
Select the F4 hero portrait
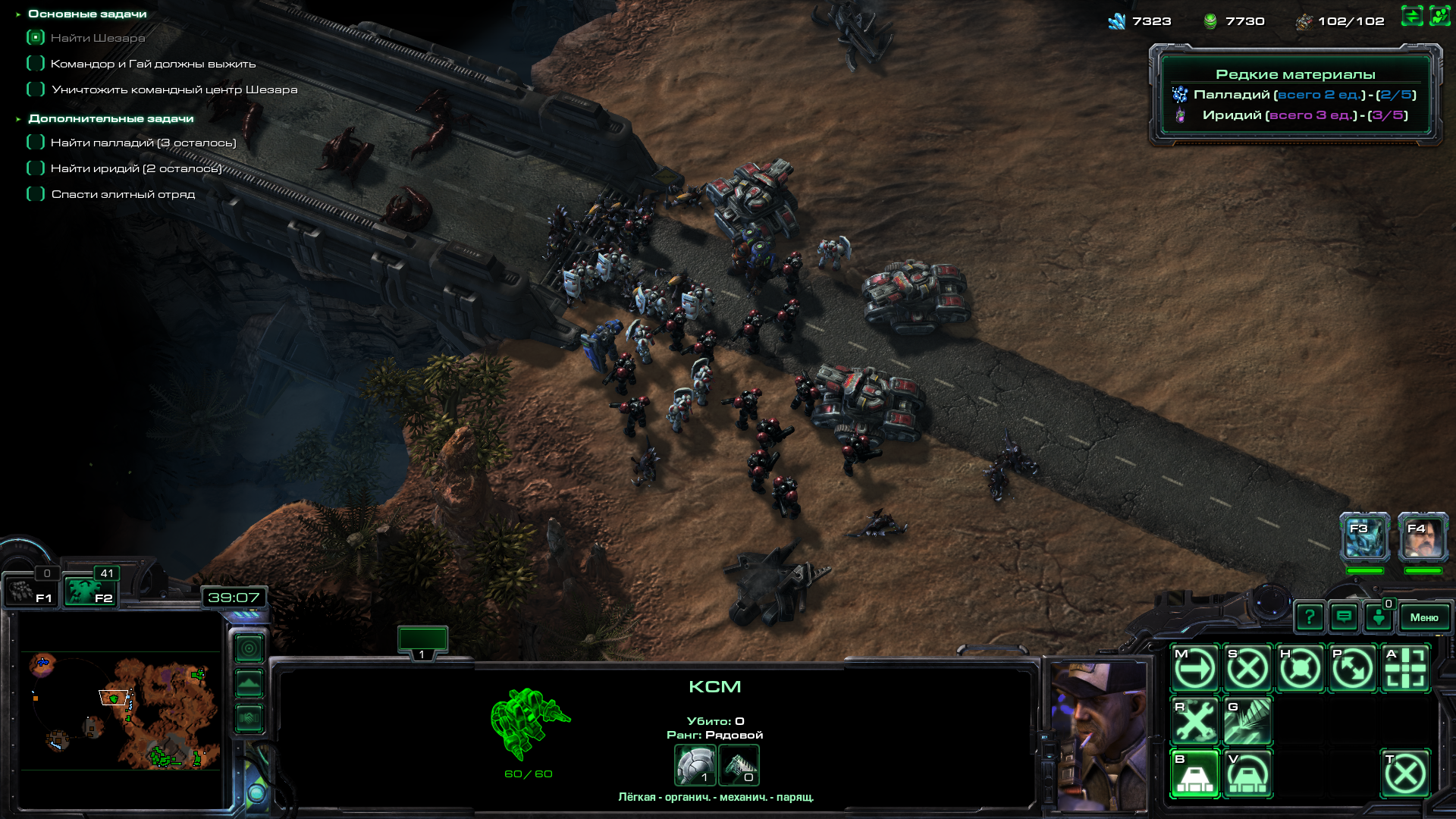coord(1423,537)
